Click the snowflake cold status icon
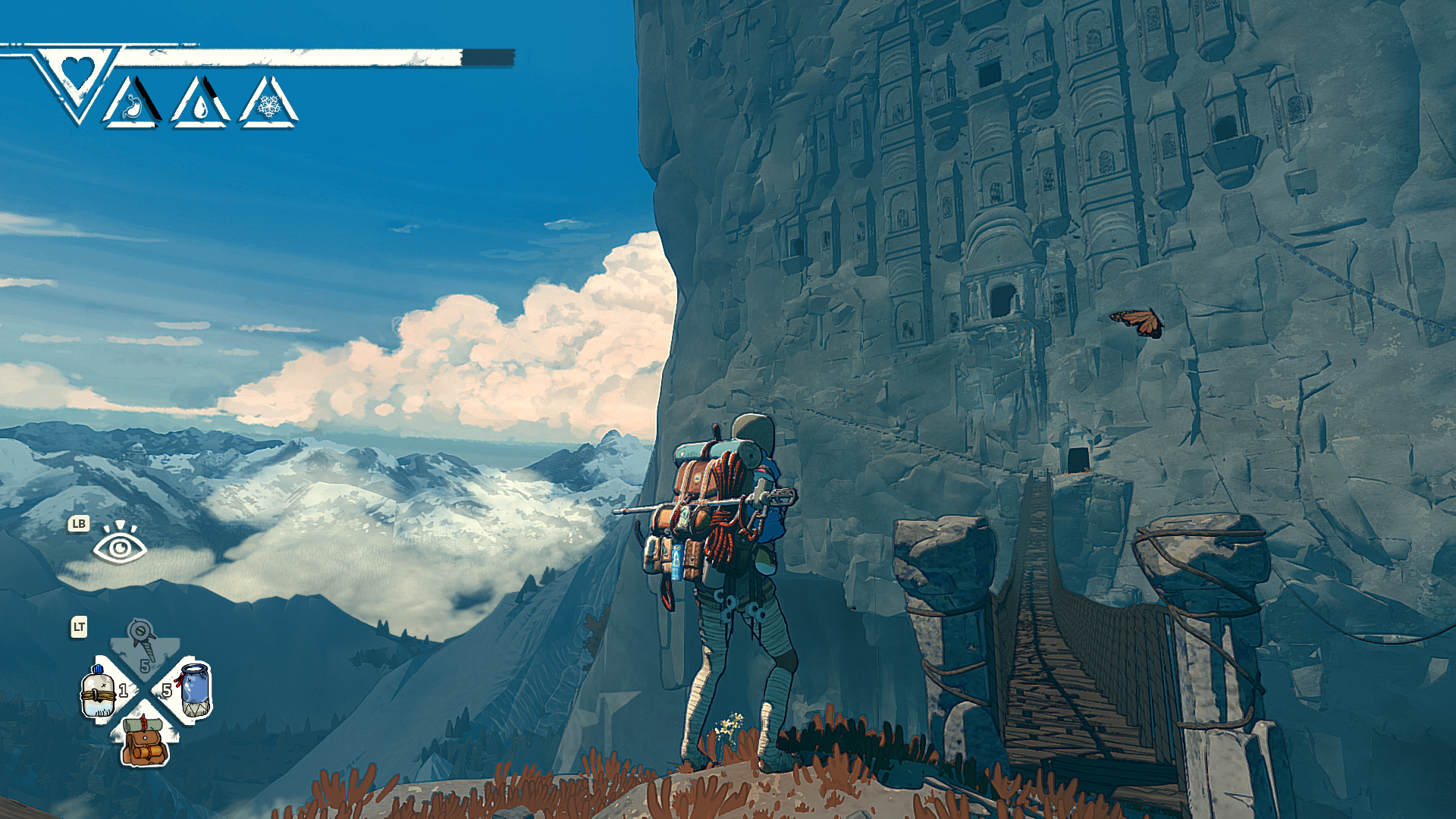This screenshot has height=819, width=1456. 268,105
